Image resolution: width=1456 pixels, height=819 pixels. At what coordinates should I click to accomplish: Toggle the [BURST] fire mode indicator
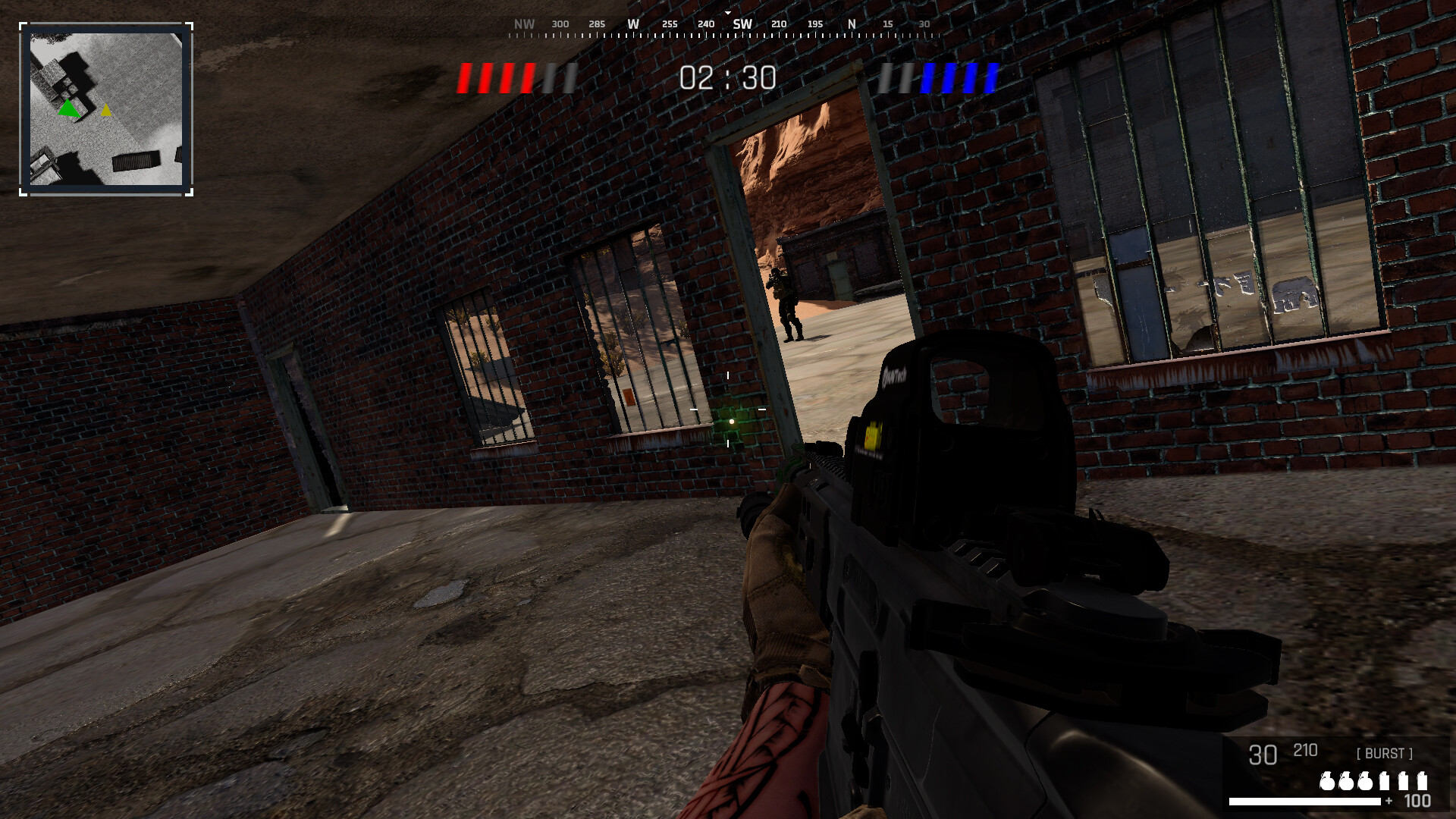[x=1385, y=753]
